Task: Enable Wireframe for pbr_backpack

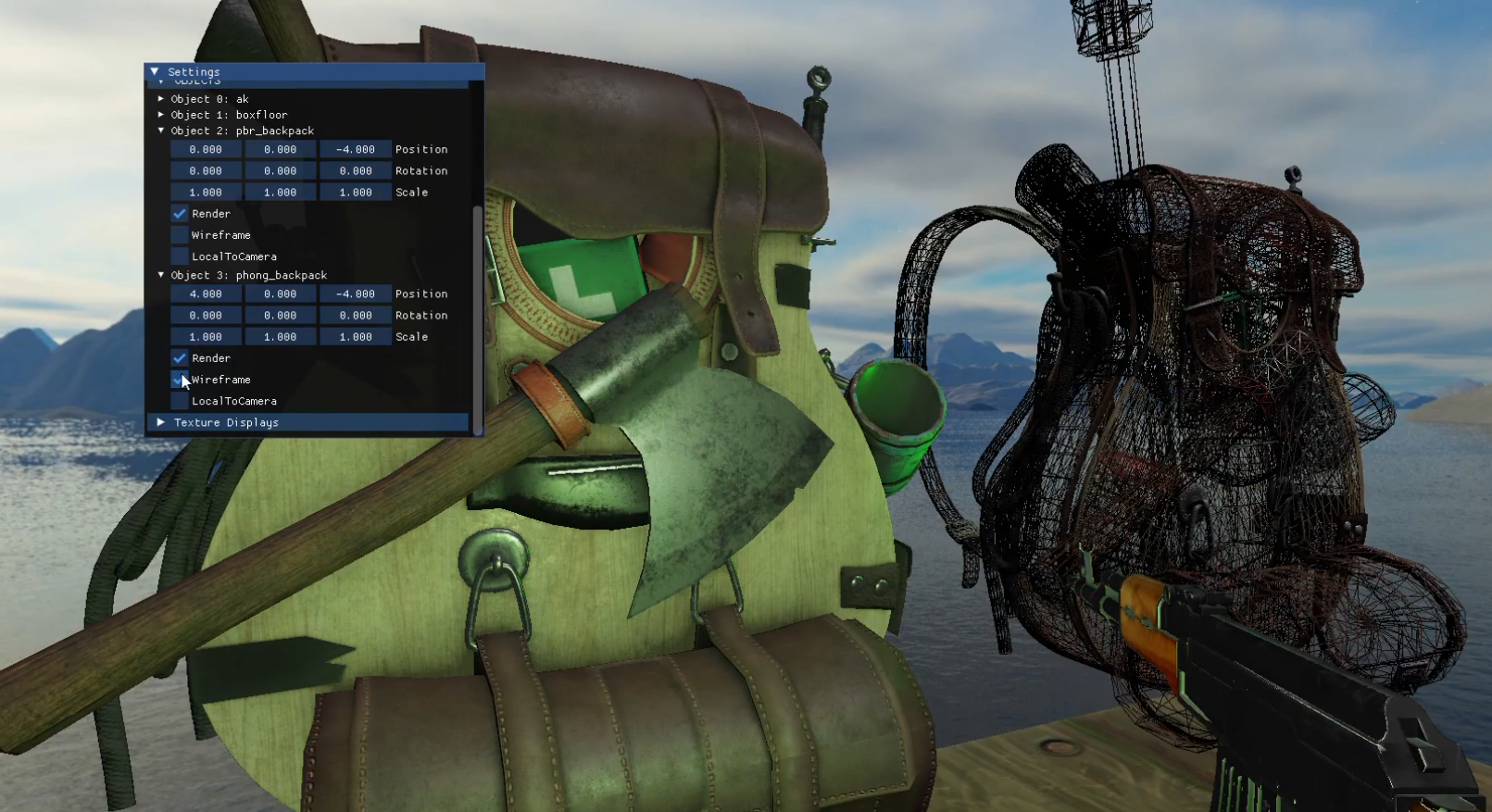Action: (x=180, y=235)
